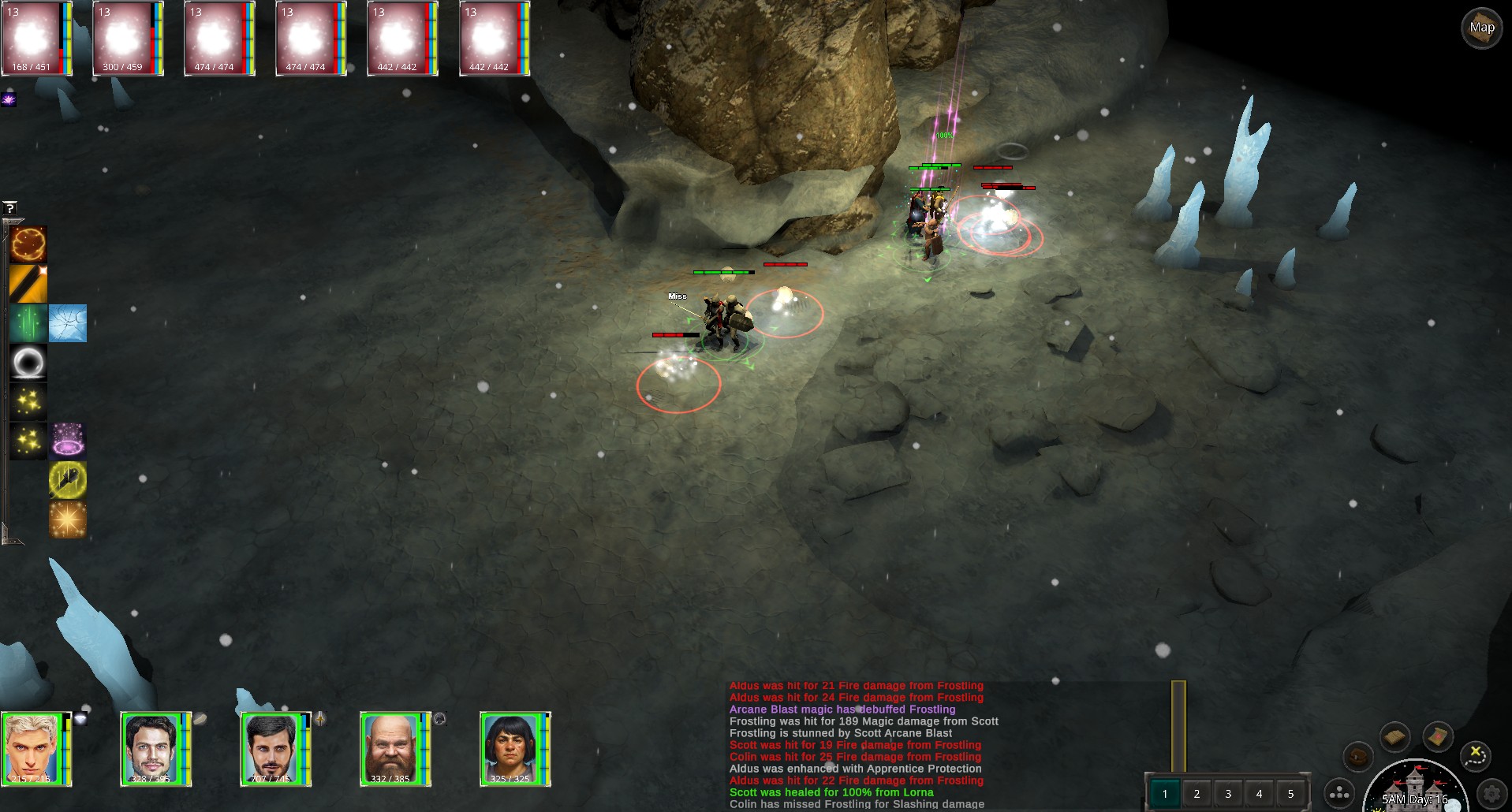Viewport: 1512px width, 812px height.
Task: Use the orange staff strike ability
Action: click(x=28, y=284)
